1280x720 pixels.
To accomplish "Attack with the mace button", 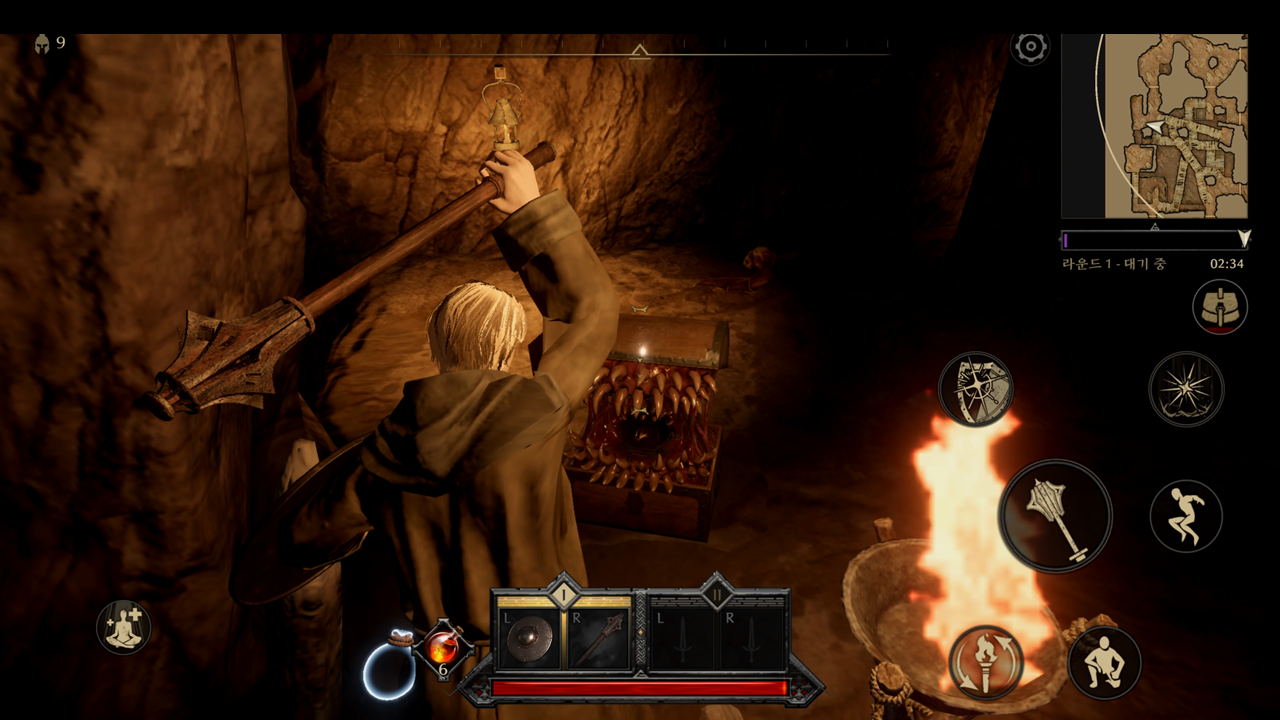I will click(x=1055, y=515).
